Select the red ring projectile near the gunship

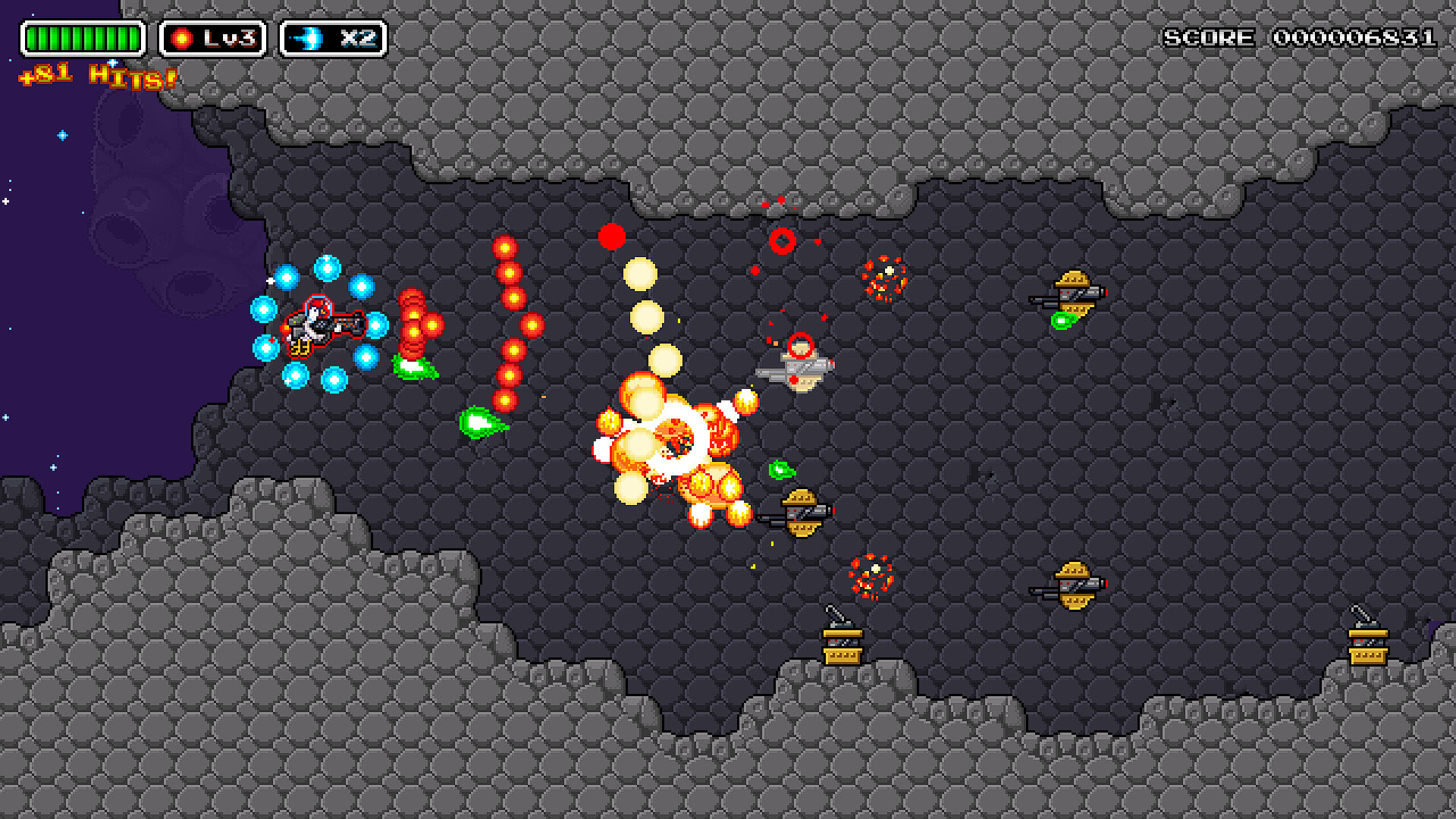click(802, 346)
